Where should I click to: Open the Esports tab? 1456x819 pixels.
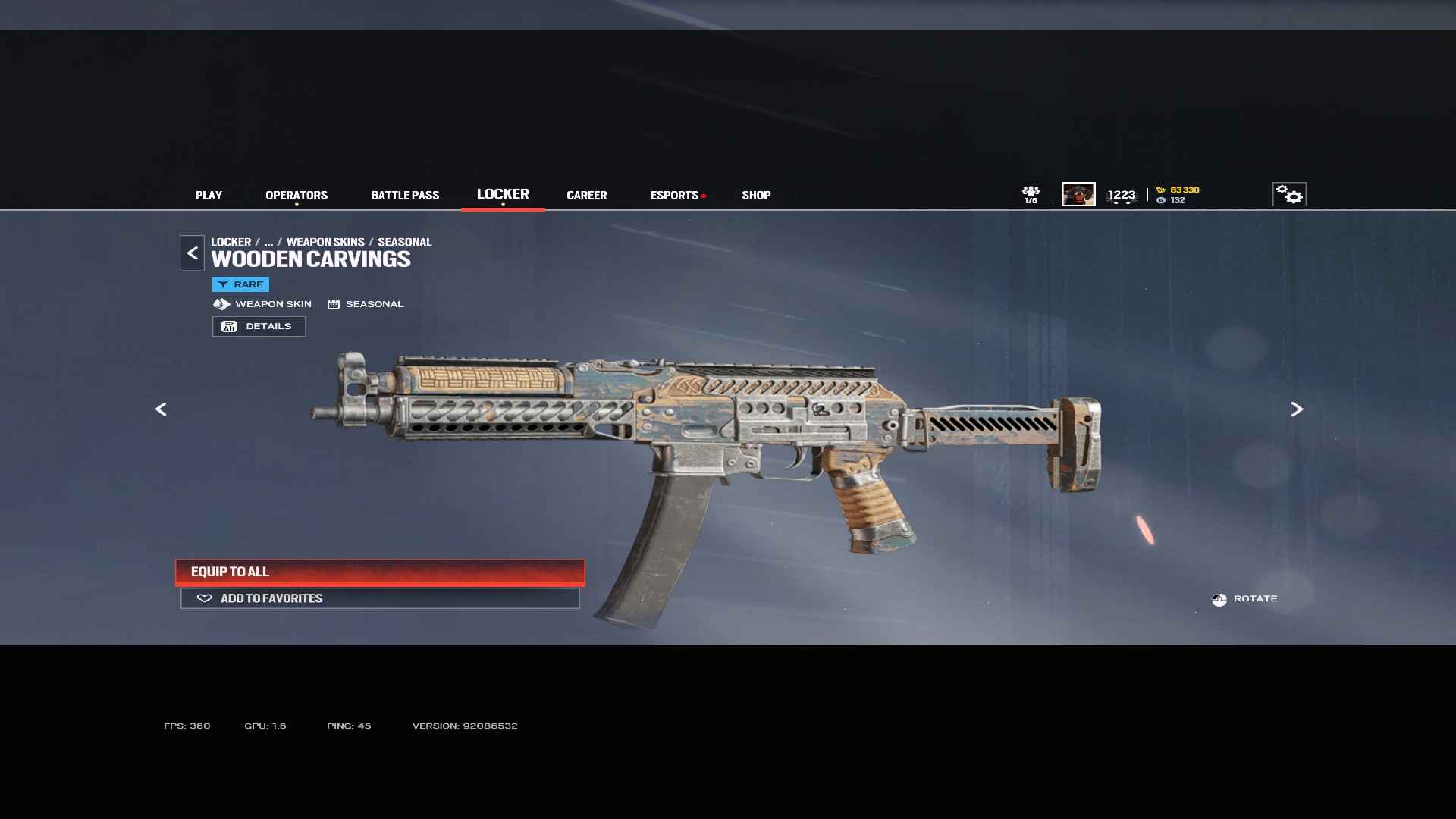point(674,195)
